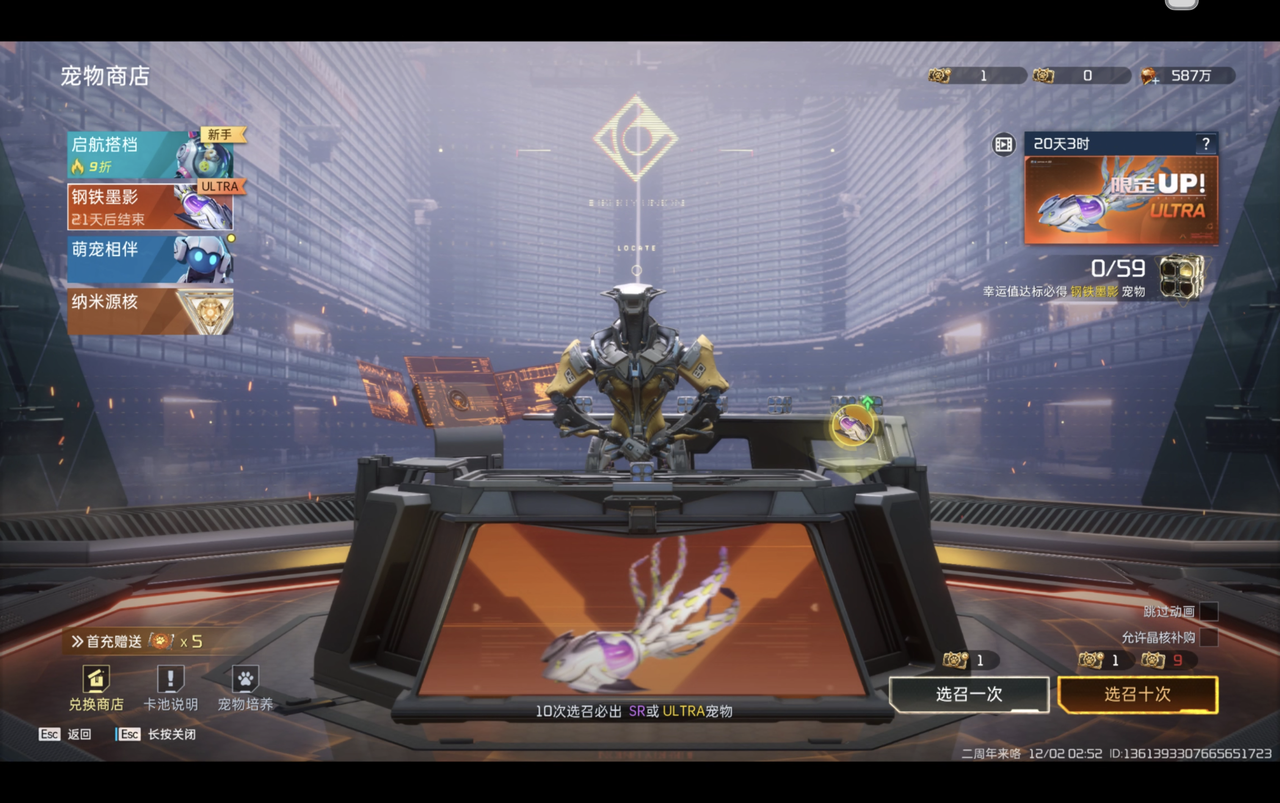Toggle the 允许晶核补购 checkbox

pyautogui.click(x=1209, y=637)
